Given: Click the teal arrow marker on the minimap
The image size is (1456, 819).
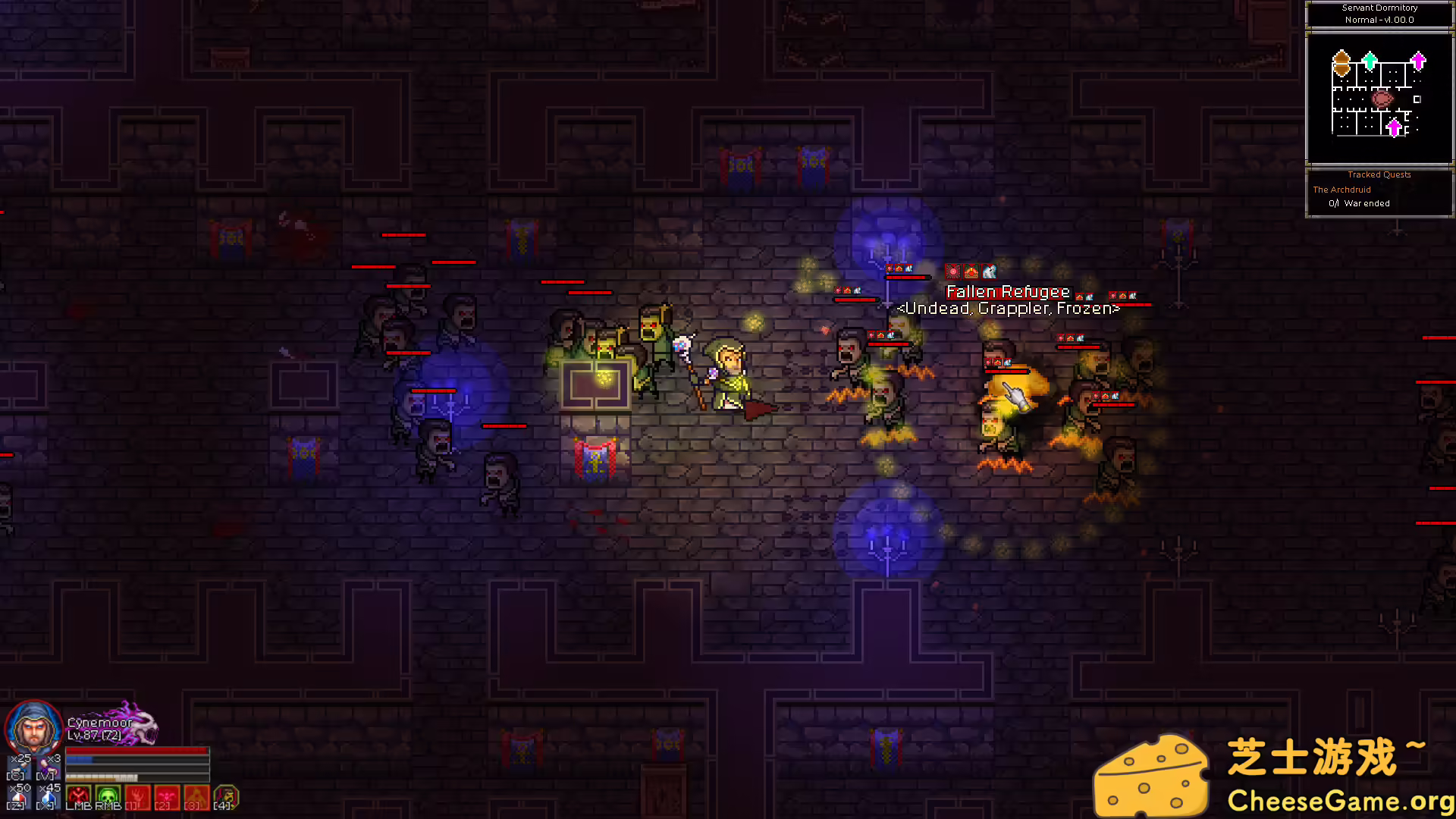Looking at the screenshot, I should [x=1370, y=61].
